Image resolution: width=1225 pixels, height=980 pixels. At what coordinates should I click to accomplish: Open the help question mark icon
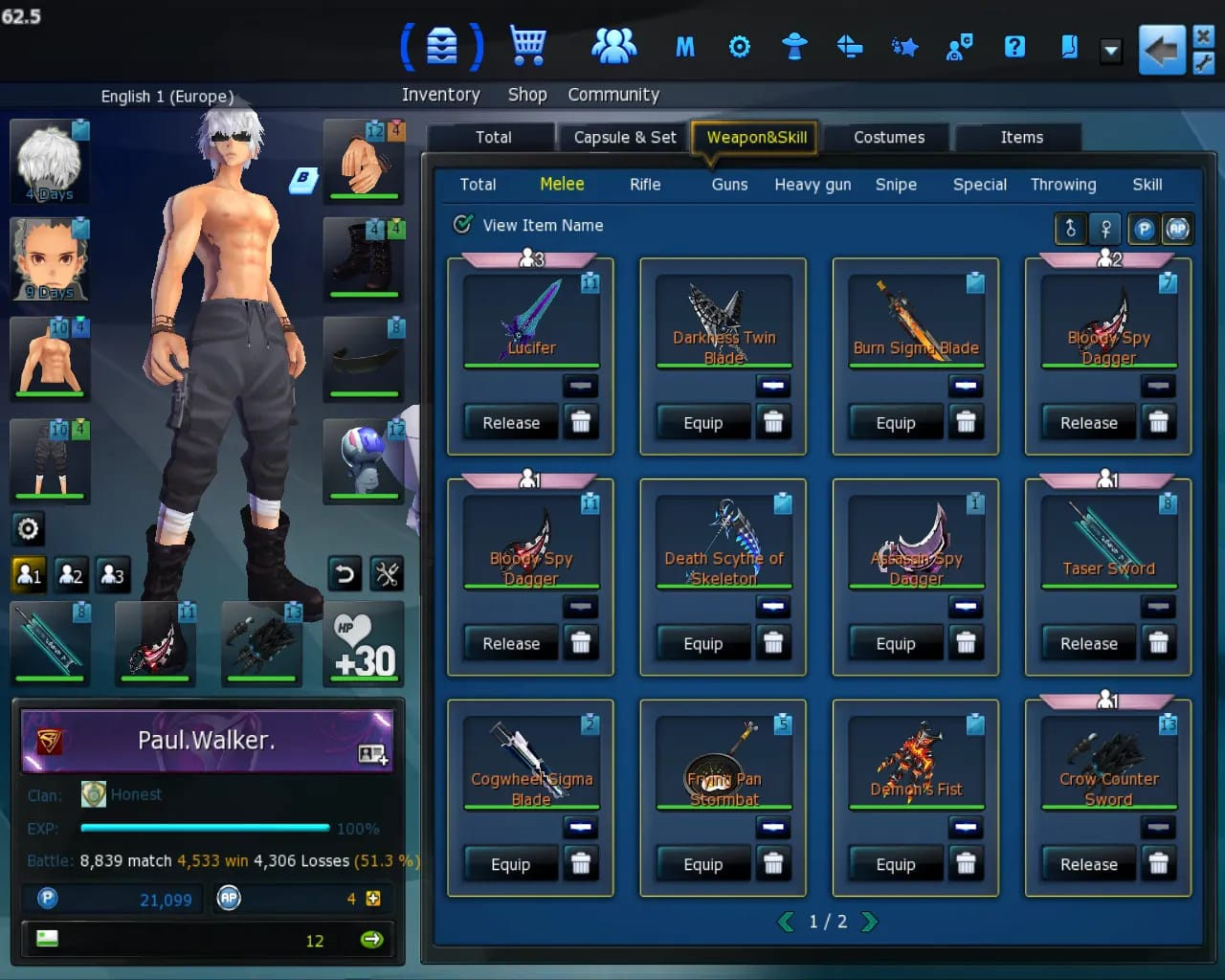pyautogui.click(x=1014, y=46)
